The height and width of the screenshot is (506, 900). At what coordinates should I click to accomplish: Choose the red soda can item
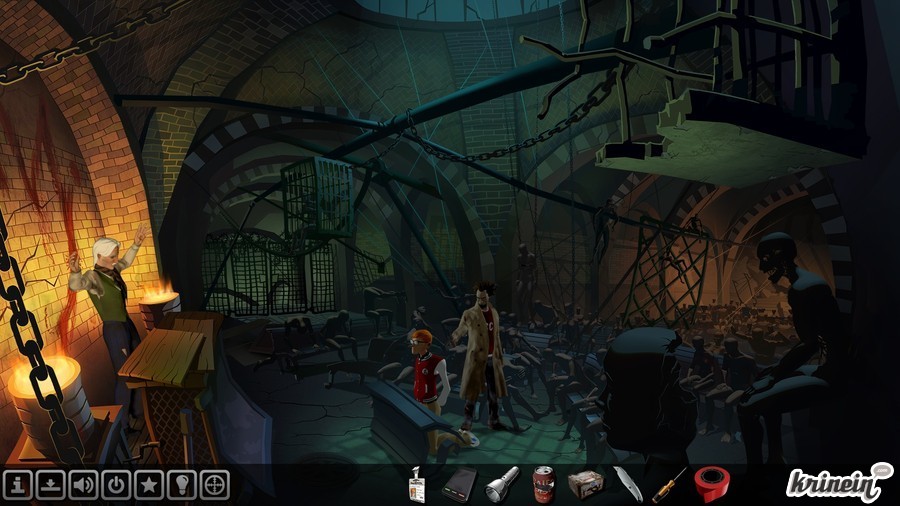coord(543,484)
